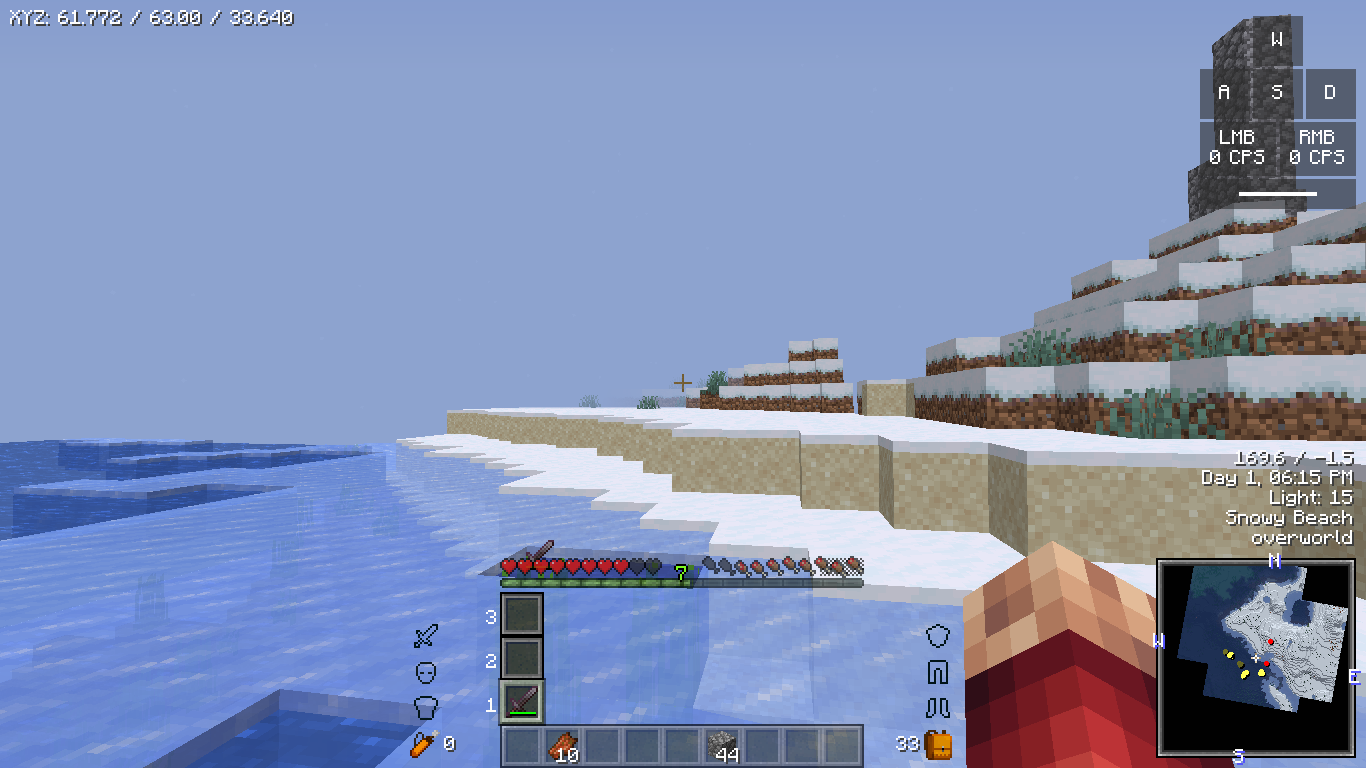Click the helmet icon on the left HUD
The width and height of the screenshot is (1366, 768).
pyautogui.click(x=427, y=705)
